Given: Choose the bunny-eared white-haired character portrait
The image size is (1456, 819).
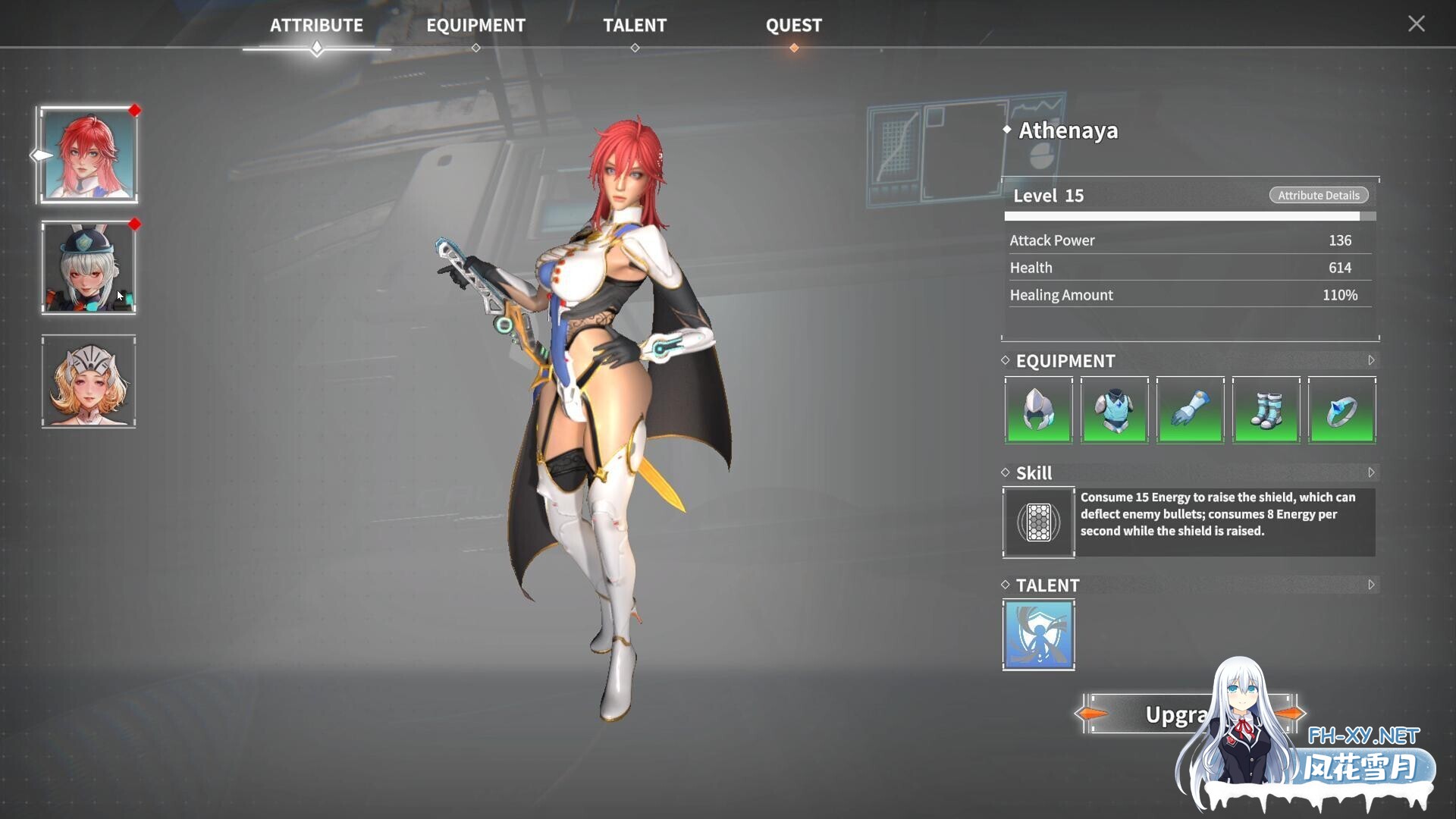Looking at the screenshot, I should coord(89,268).
